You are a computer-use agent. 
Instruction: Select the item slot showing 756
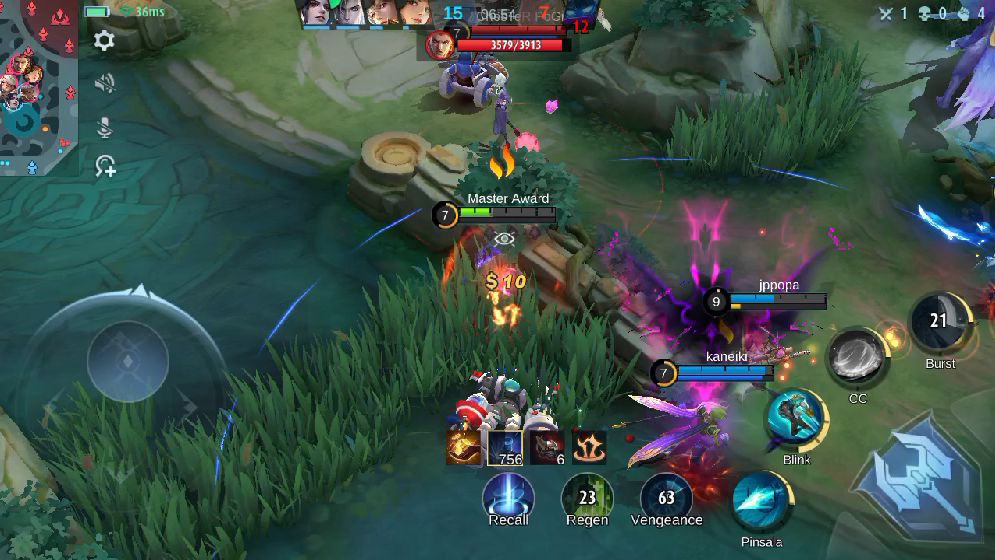click(505, 447)
